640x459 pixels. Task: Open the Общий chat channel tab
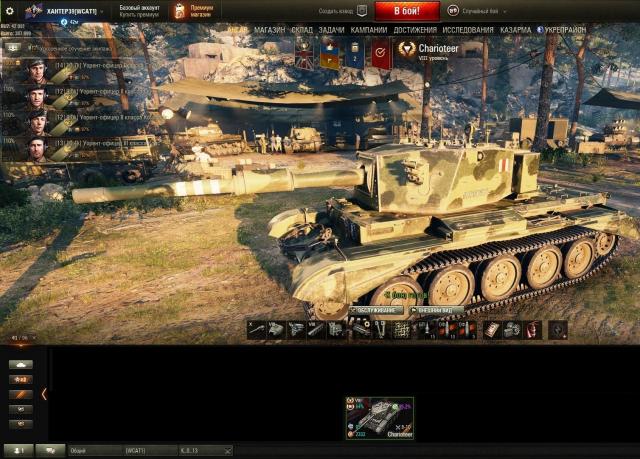coord(92,451)
